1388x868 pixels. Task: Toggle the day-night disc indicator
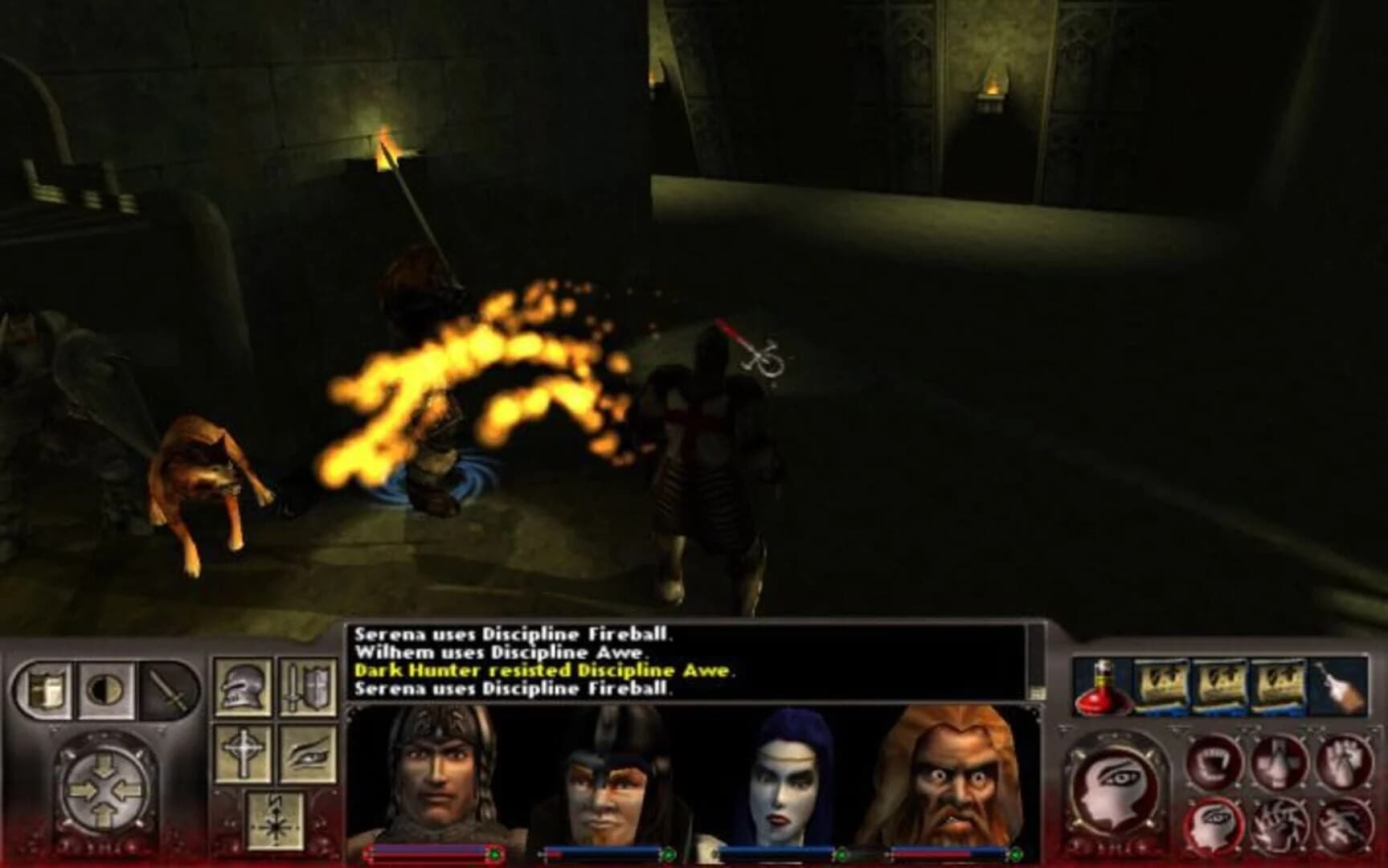point(104,690)
